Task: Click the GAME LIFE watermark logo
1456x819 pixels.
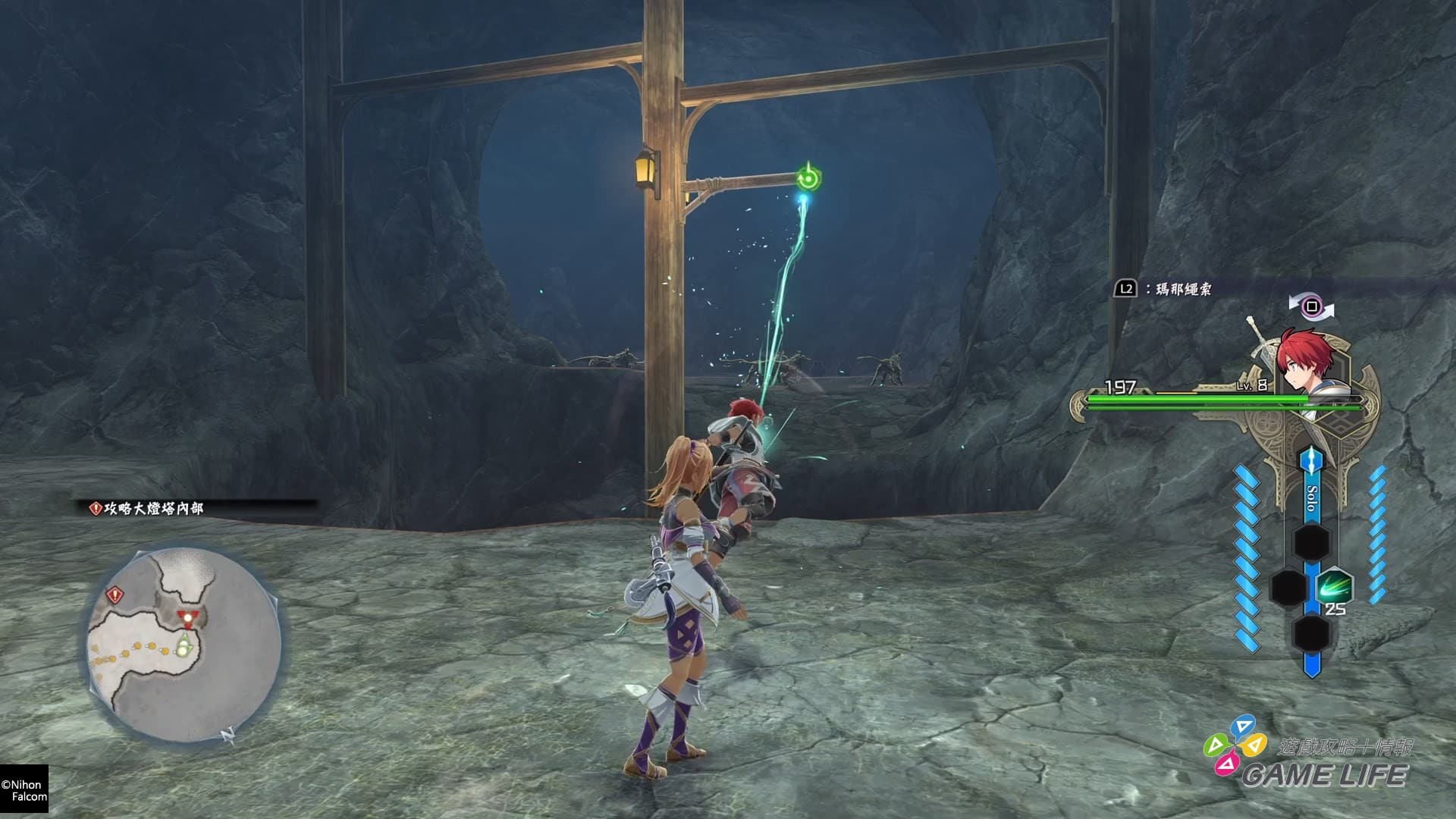Action: tap(1308, 761)
